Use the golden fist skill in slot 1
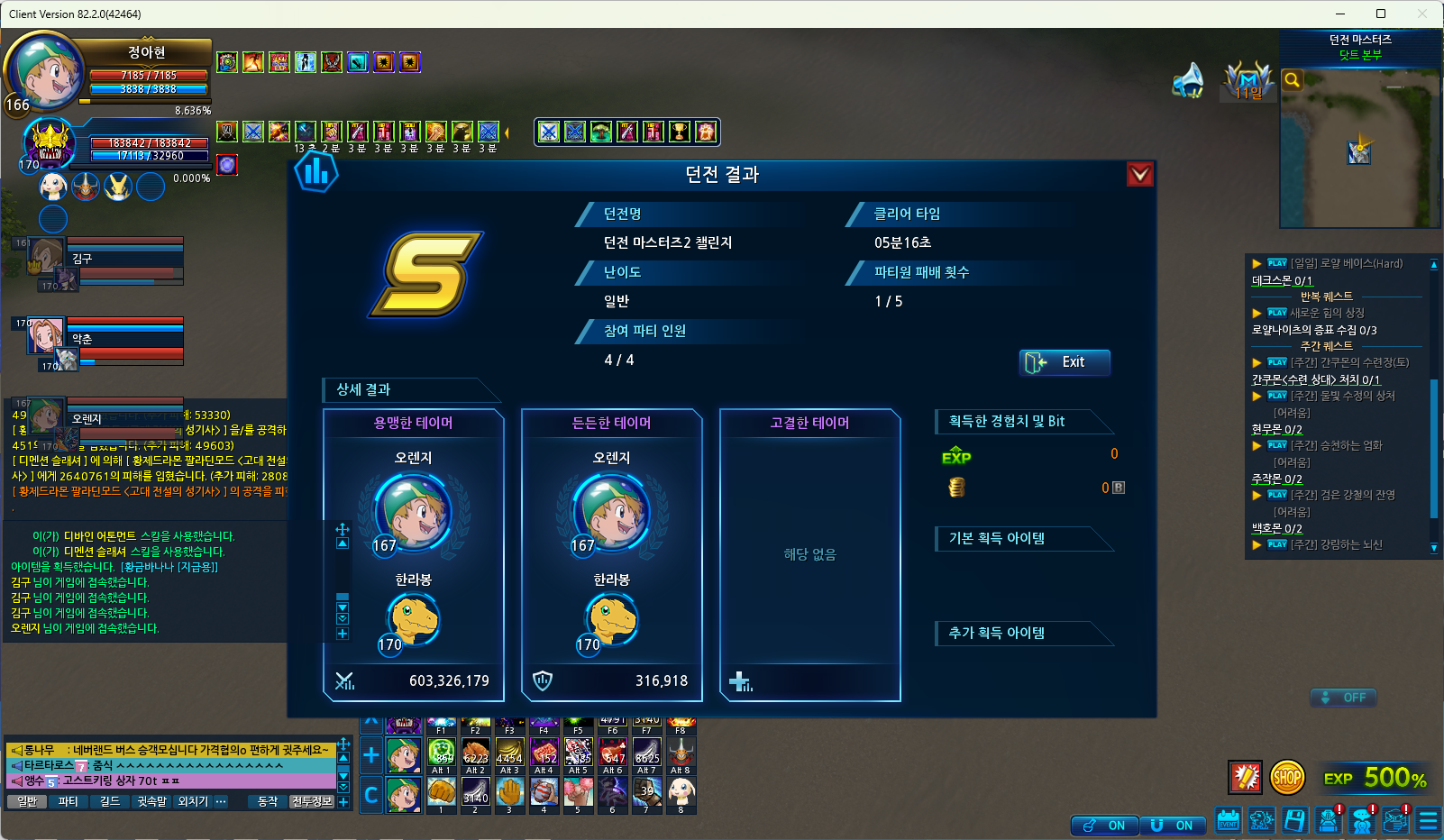The width and height of the screenshot is (1444, 840). coord(441,791)
